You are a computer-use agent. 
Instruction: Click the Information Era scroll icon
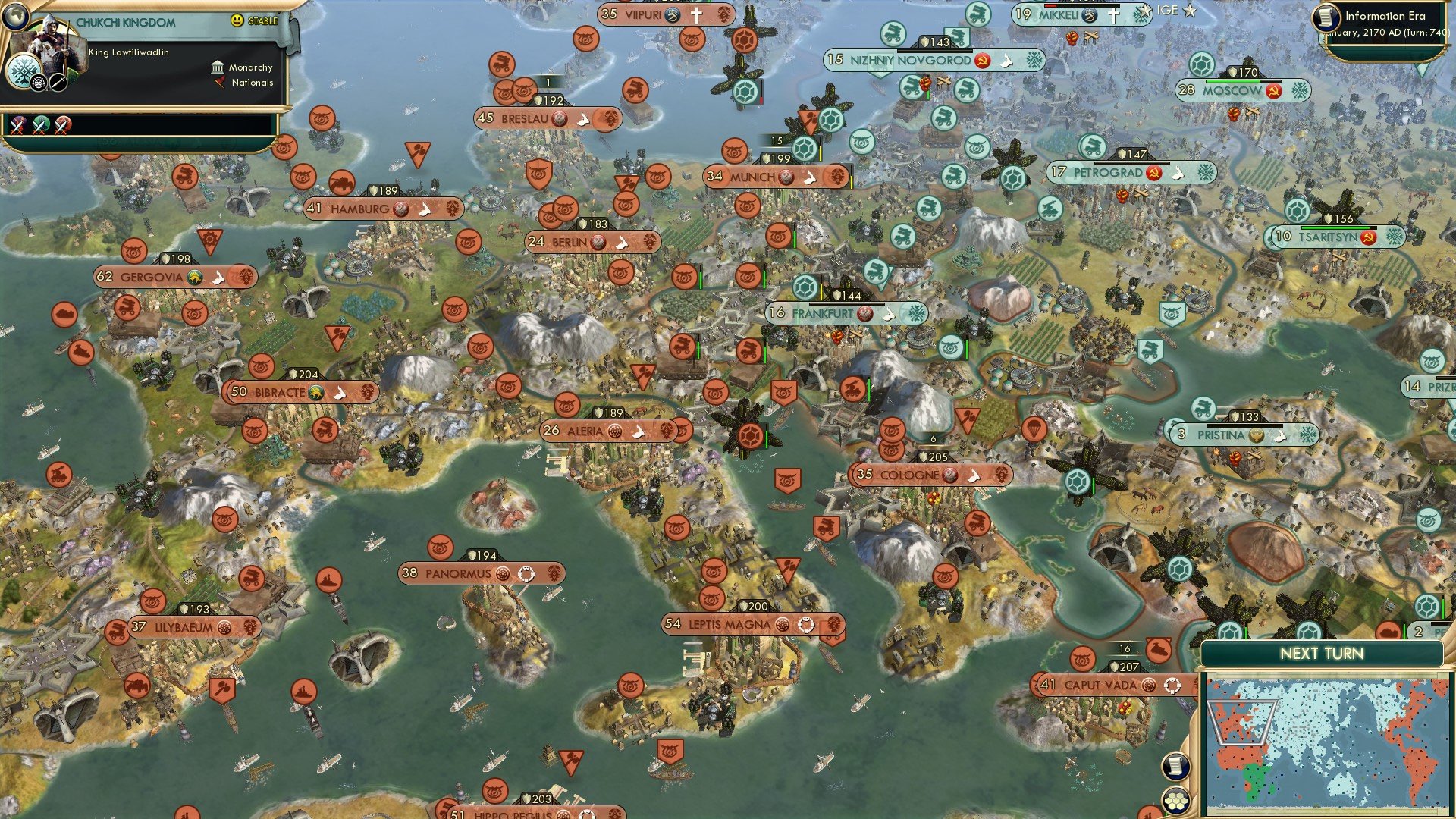(x=1329, y=17)
